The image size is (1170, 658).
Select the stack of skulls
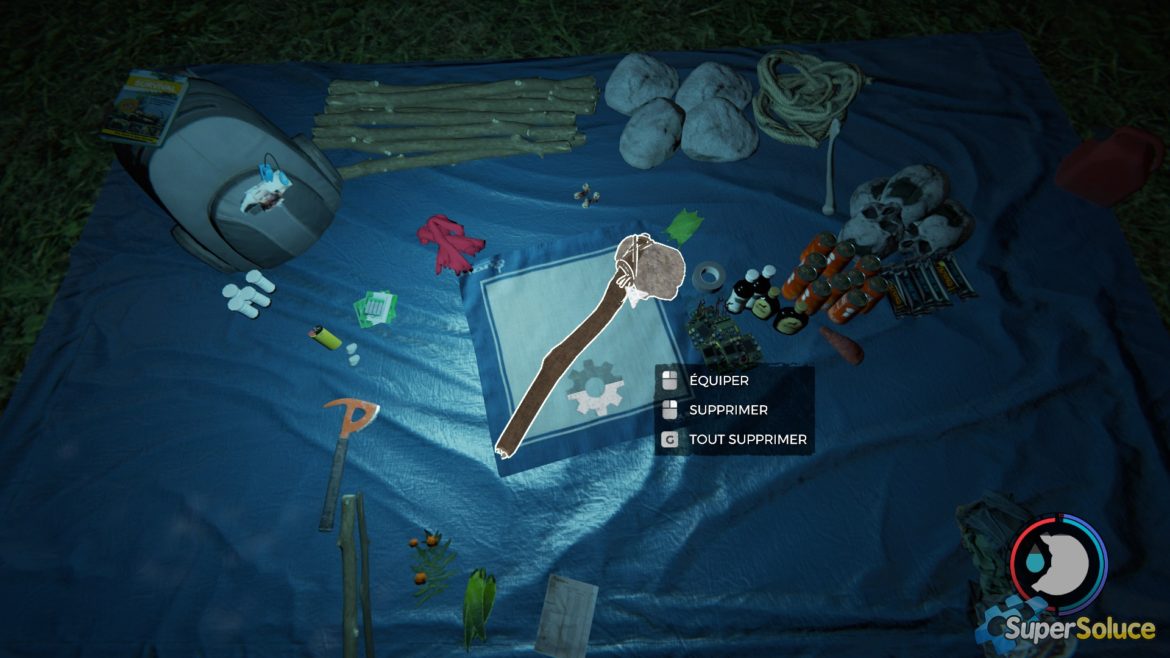(908, 211)
